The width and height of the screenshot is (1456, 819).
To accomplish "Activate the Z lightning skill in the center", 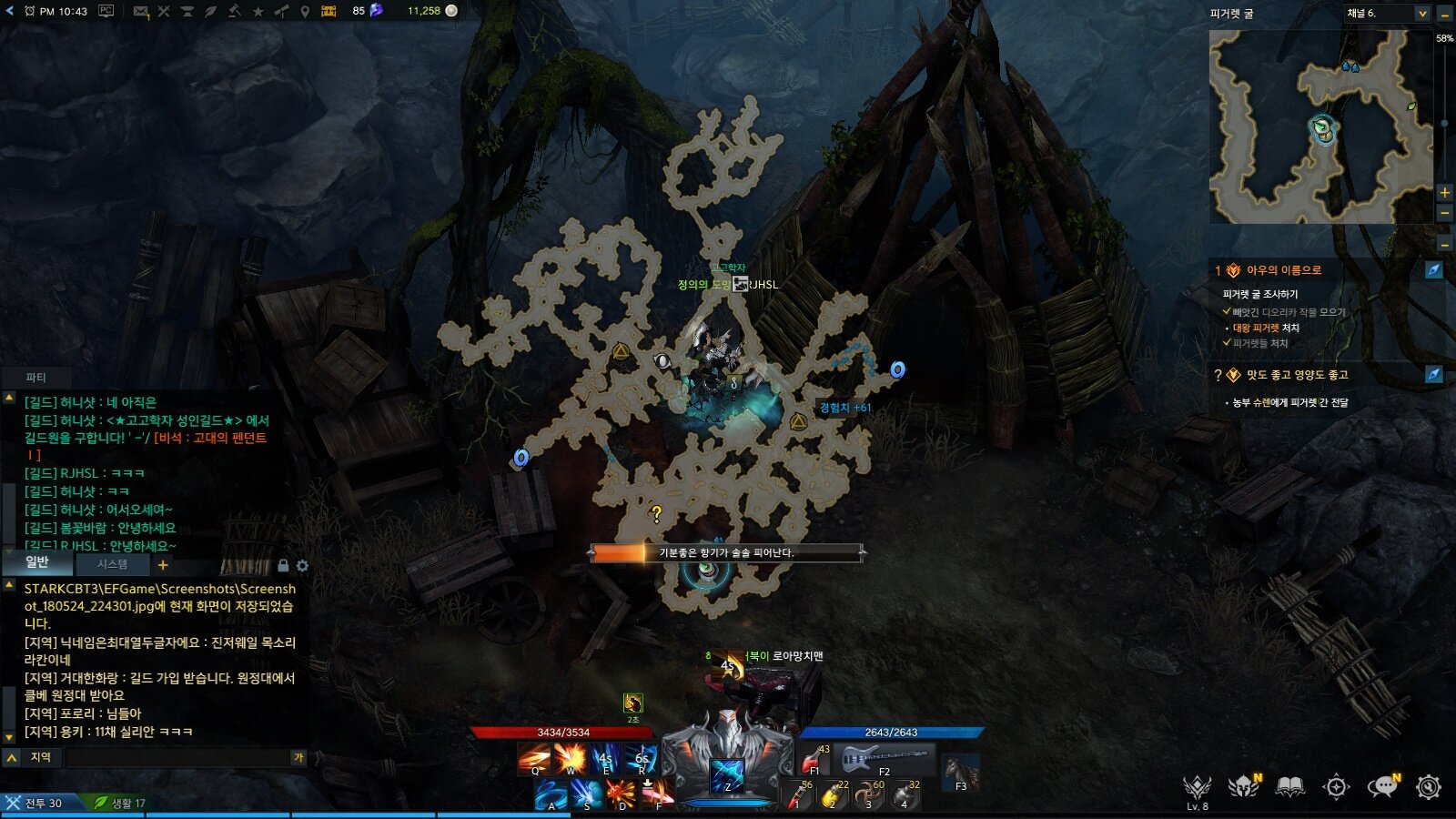I will tap(727, 775).
